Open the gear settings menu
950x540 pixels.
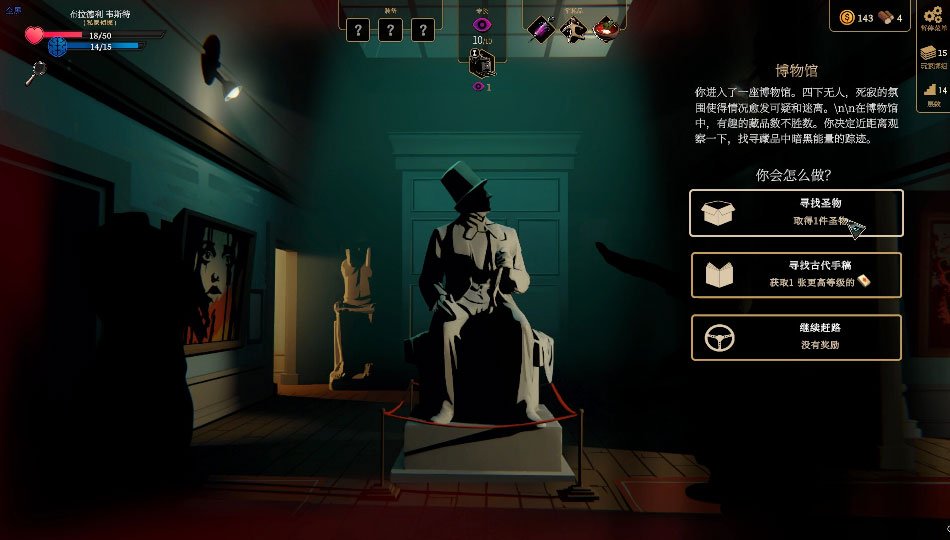pos(932,15)
